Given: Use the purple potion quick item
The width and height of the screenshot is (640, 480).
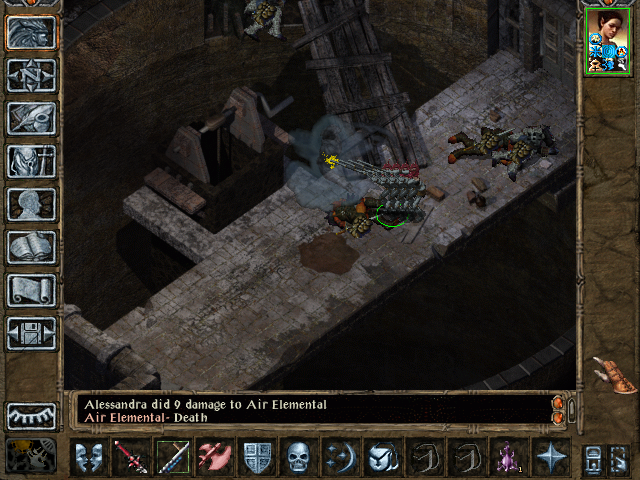Looking at the screenshot, I should pos(506,457).
